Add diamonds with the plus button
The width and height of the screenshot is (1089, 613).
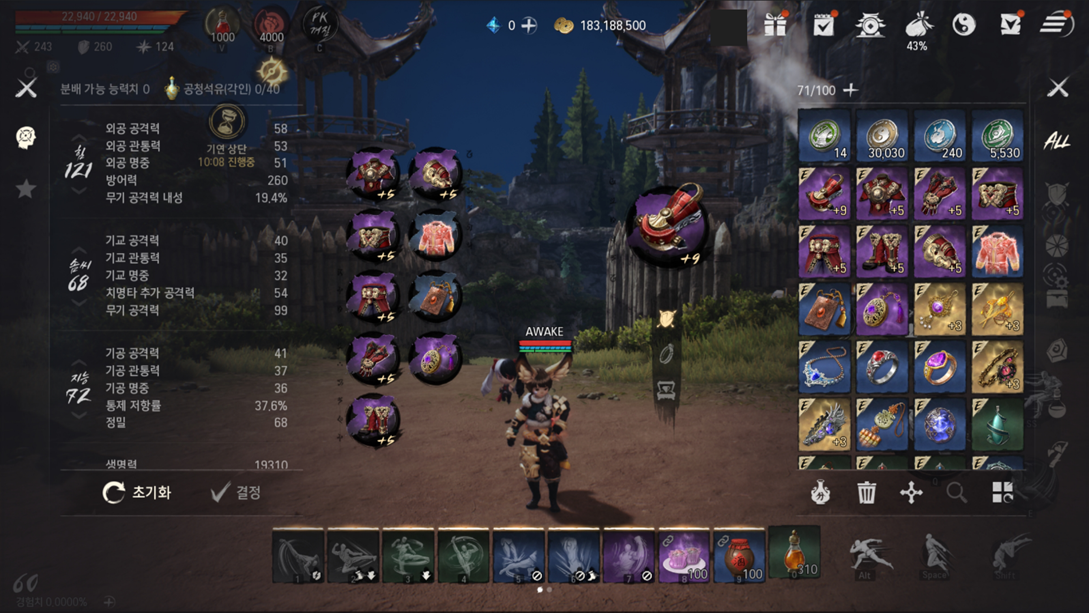click(530, 25)
